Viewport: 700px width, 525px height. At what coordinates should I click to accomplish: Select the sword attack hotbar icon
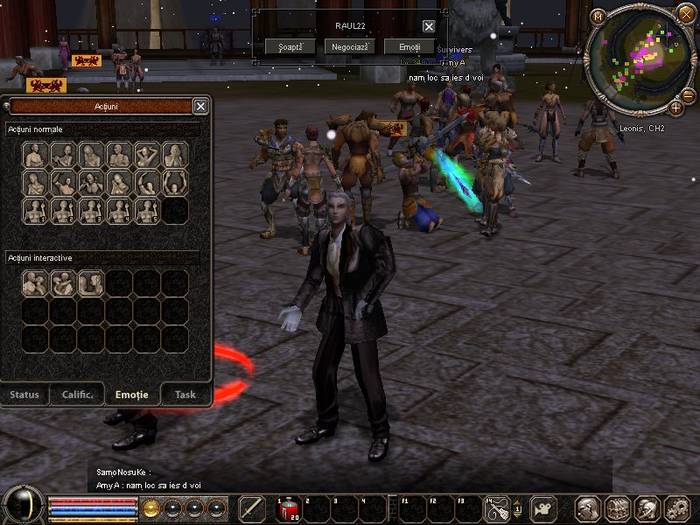click(252, 509)
